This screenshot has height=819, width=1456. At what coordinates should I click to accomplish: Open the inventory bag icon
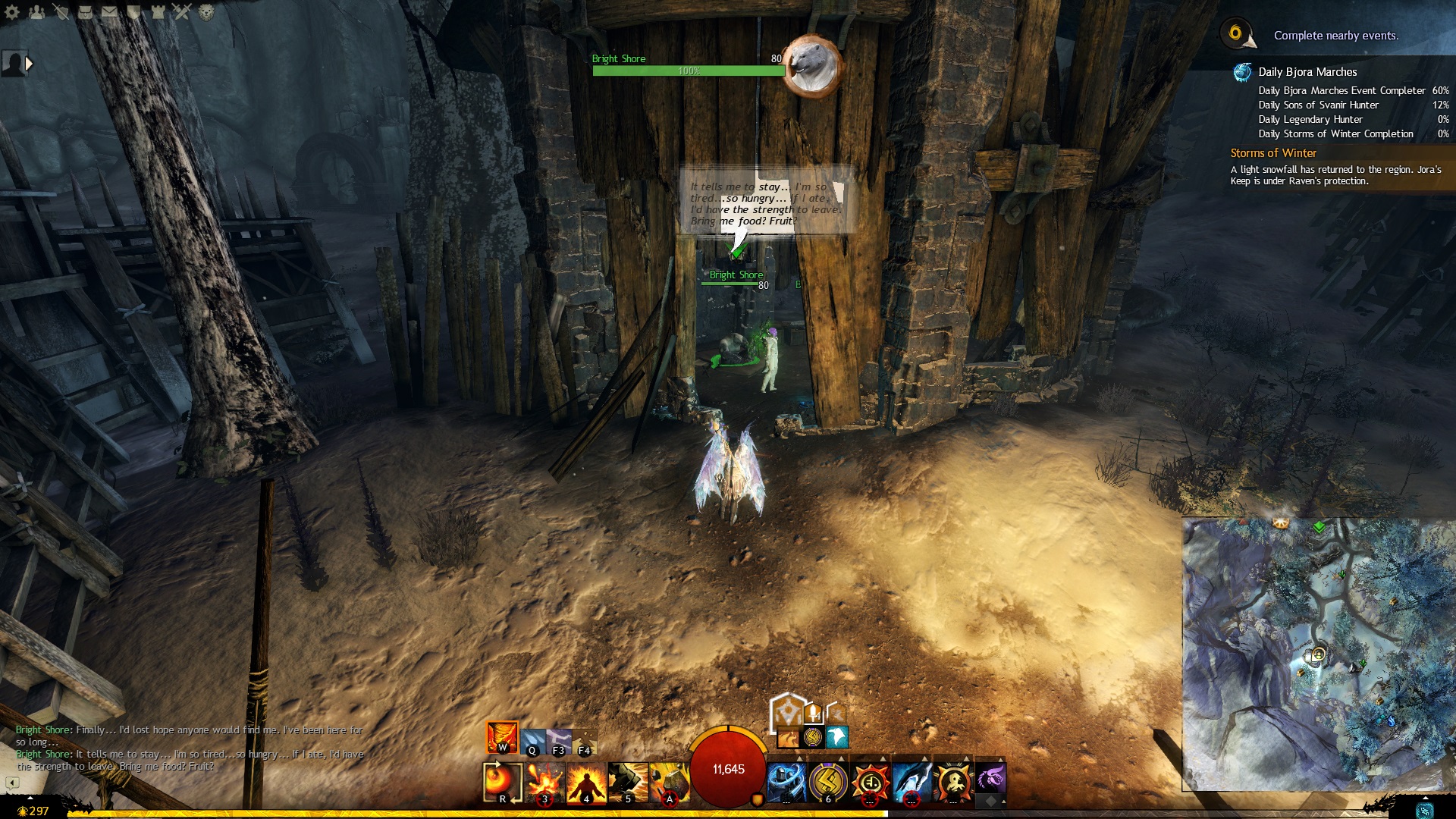point(85,12)
